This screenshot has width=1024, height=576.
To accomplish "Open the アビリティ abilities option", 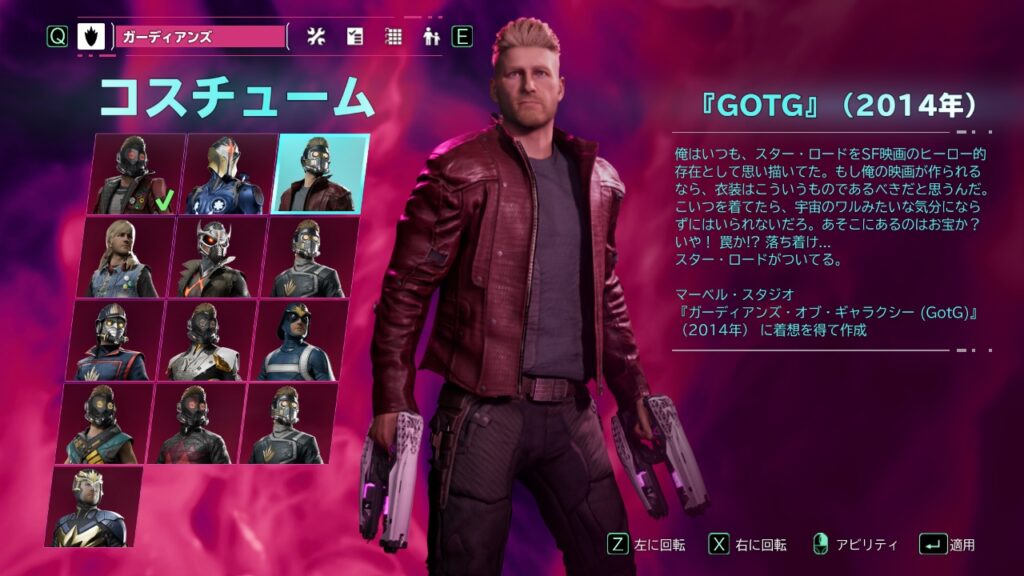I will [854, 545].
